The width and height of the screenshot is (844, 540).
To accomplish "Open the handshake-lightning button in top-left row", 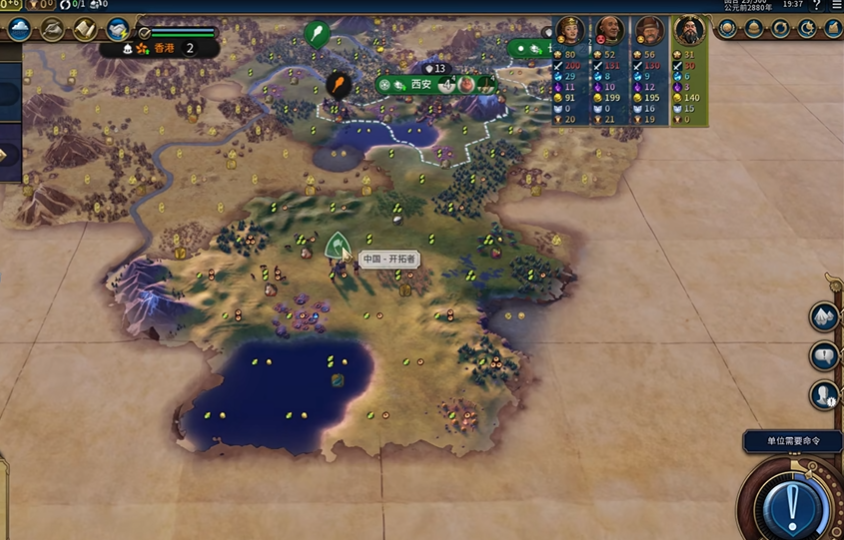I will click(x=118, y=29).
